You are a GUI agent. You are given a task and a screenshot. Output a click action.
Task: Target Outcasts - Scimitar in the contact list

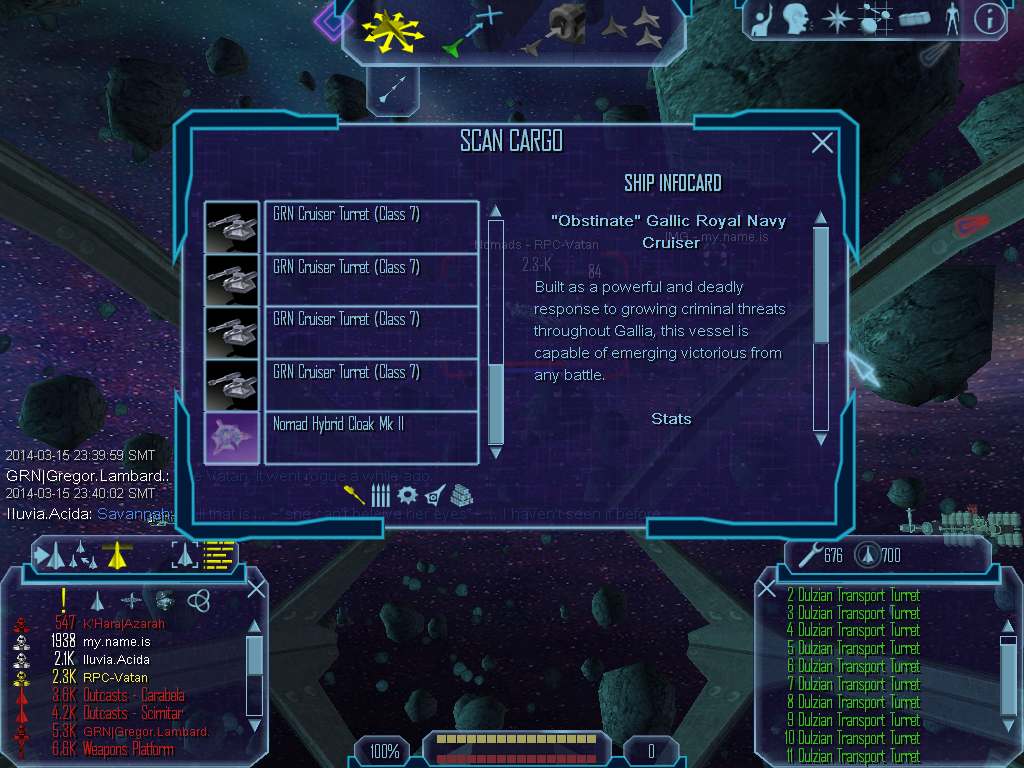[132, 714]
